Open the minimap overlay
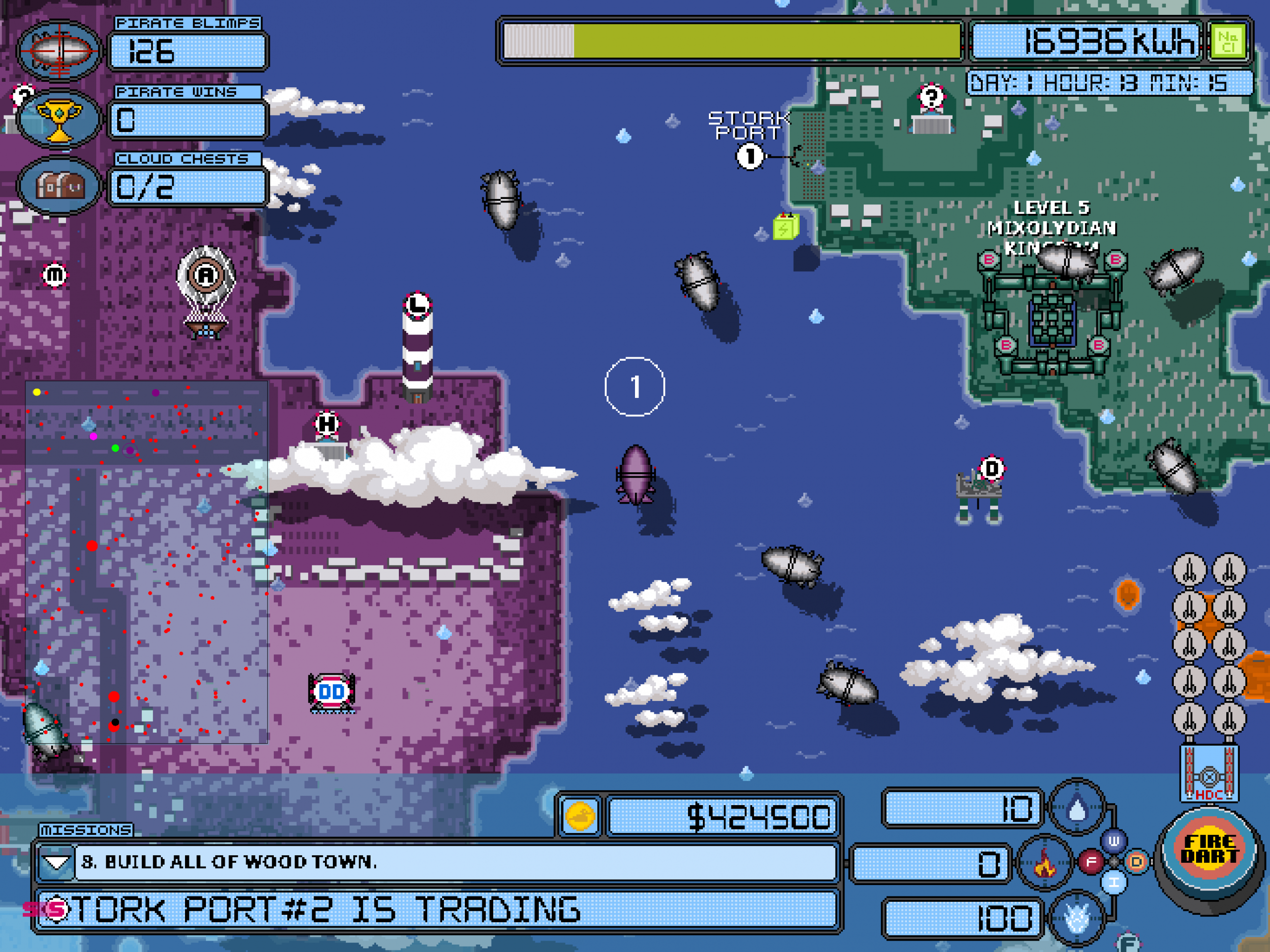 [x=146, y=562]
